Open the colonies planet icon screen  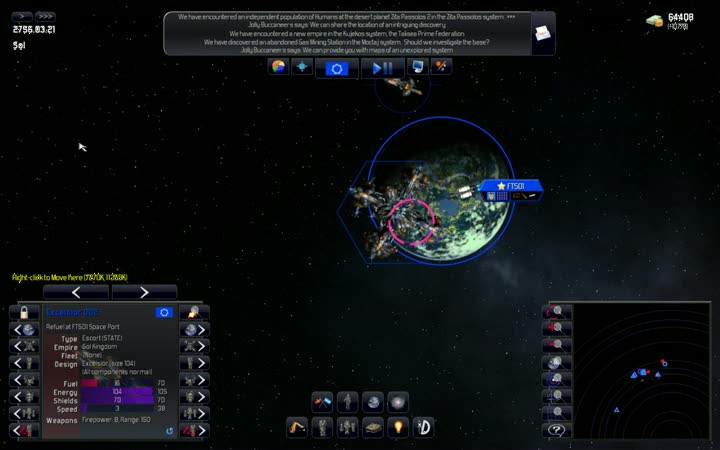373,402
